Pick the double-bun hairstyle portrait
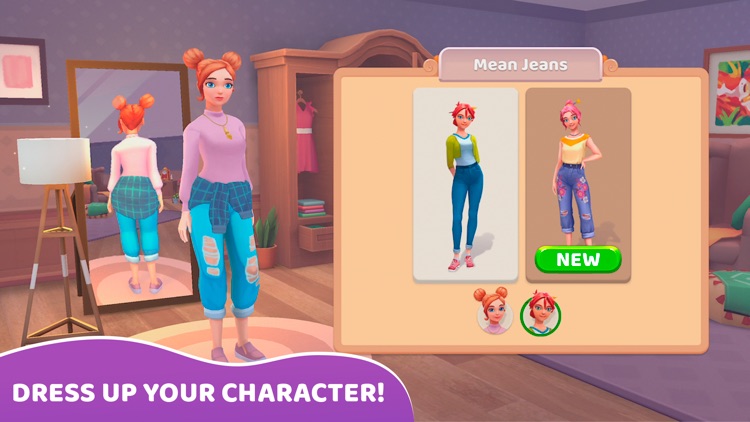The width and height of the screenshot is (750, 422). 493,312
